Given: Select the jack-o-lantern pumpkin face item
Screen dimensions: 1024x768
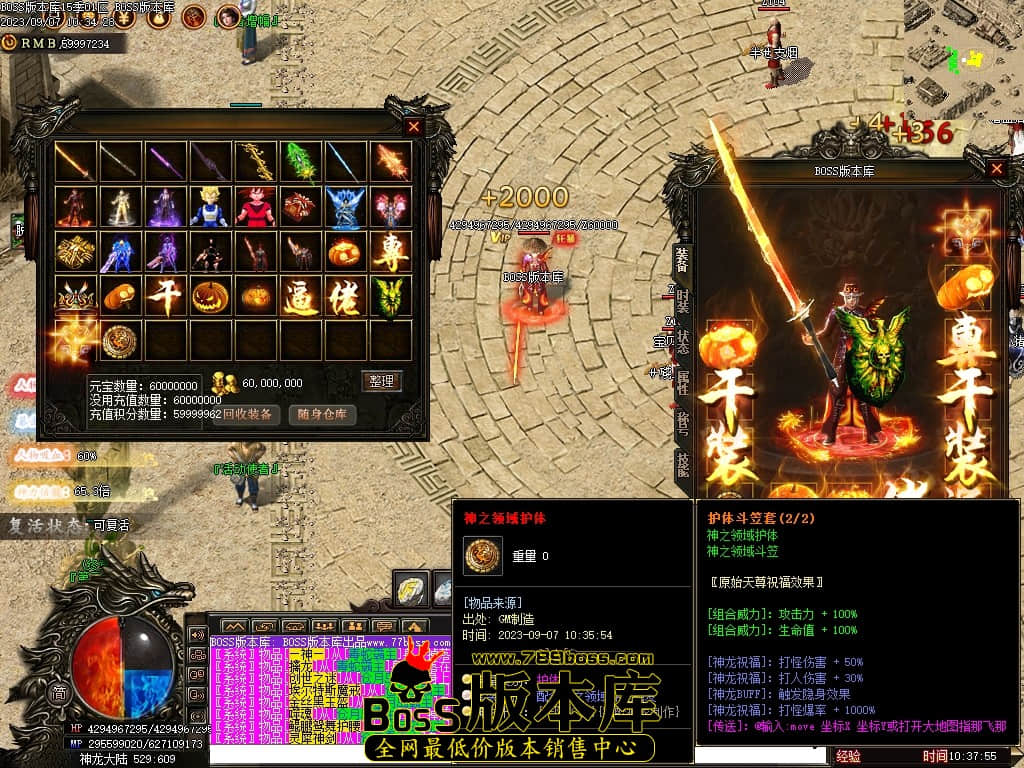Looking at the screenshot, I should coord(210,297).
